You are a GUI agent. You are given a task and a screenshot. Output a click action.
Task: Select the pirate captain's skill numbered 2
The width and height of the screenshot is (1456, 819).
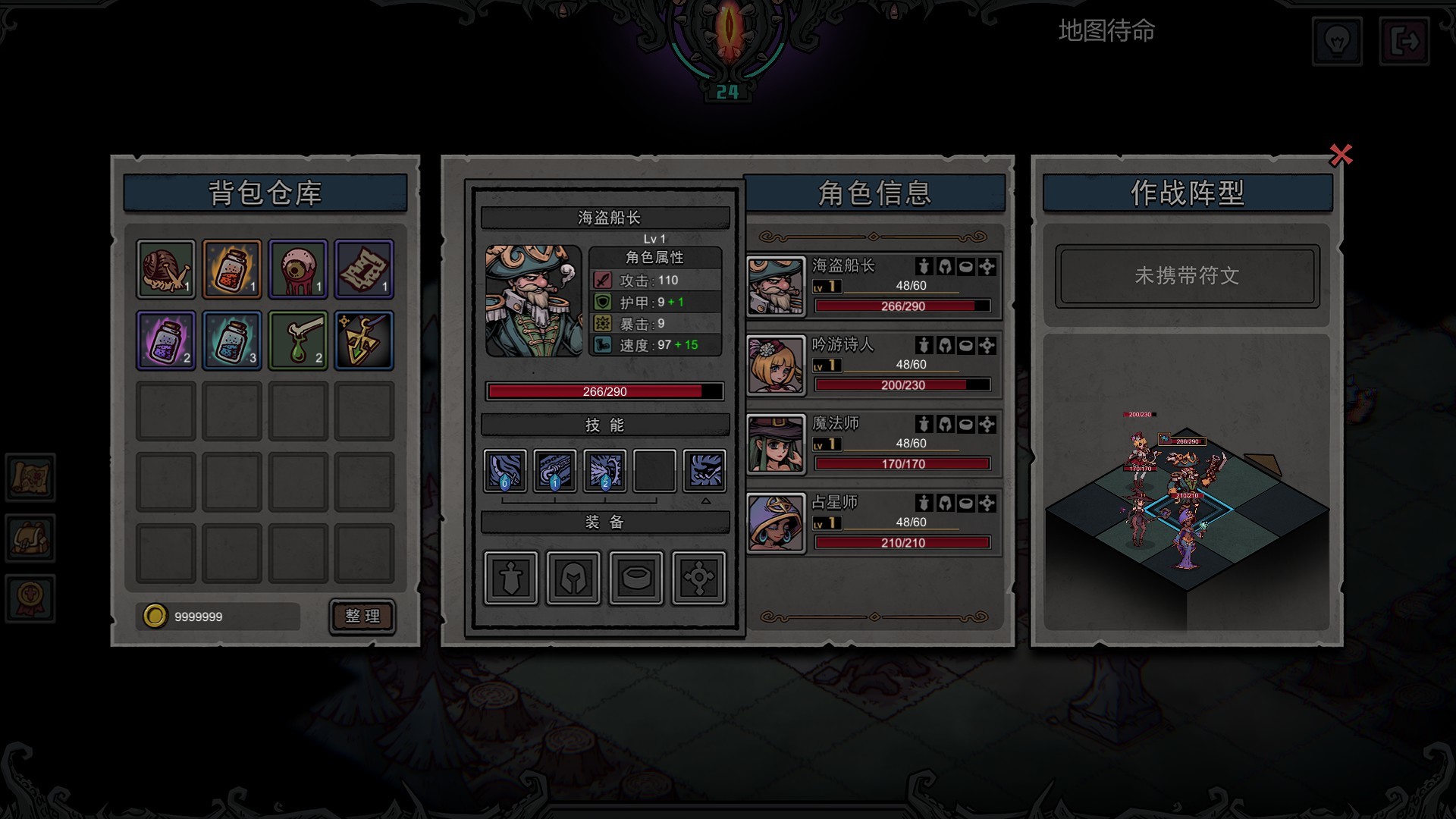(604, 470)
